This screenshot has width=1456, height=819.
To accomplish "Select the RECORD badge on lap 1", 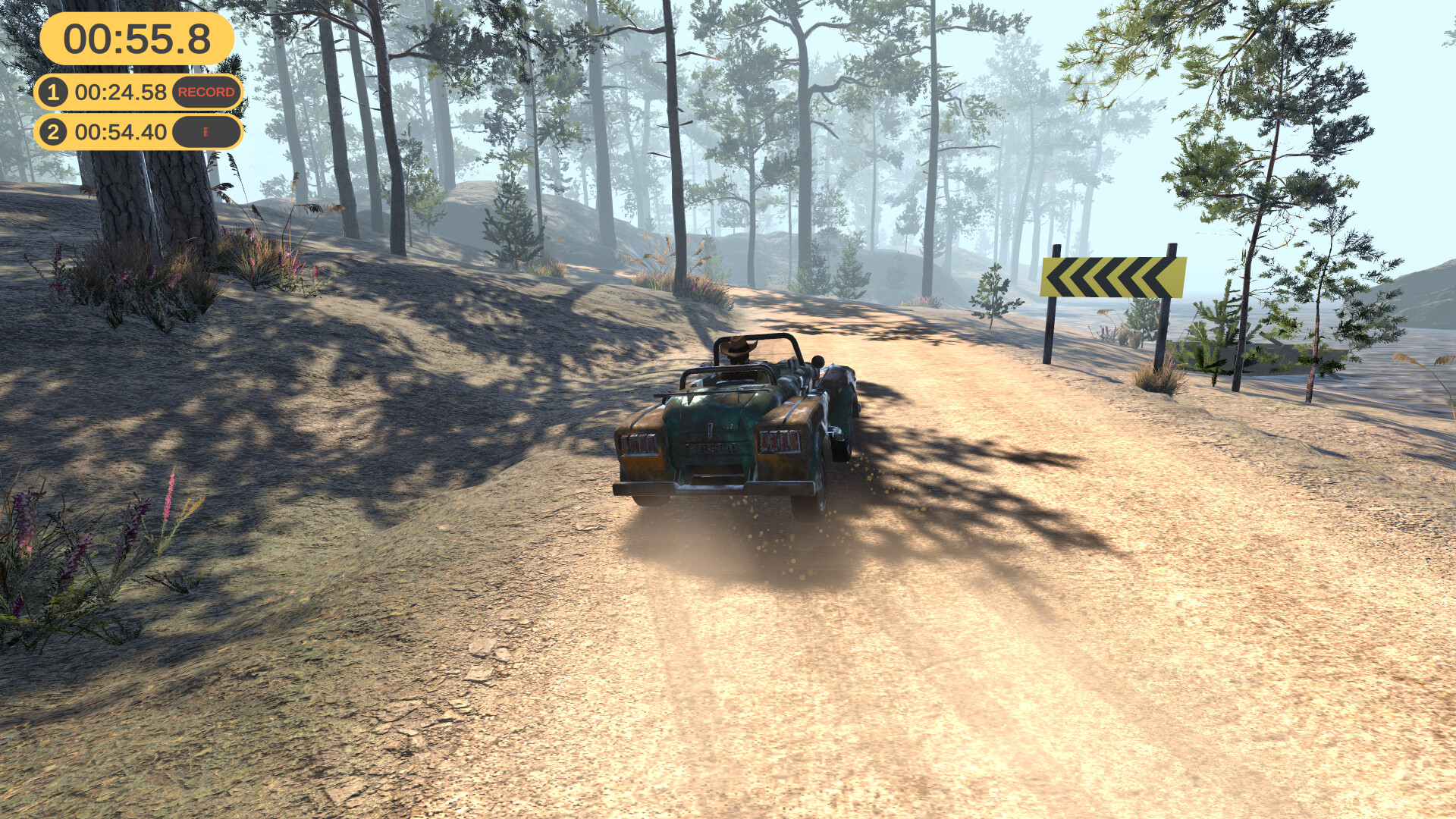I will [206, 93].
